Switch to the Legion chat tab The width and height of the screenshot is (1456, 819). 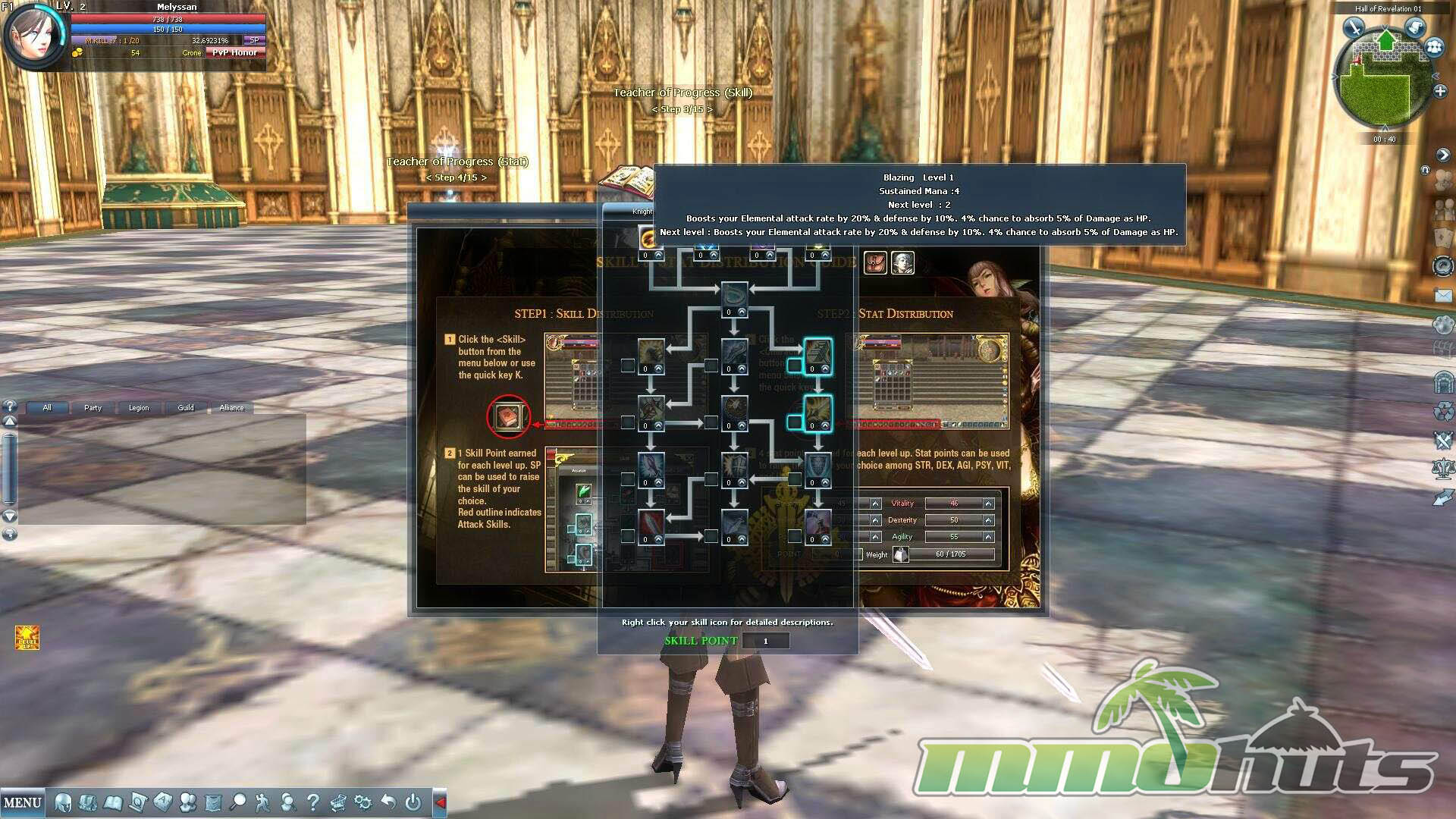[x=139, y=408]
